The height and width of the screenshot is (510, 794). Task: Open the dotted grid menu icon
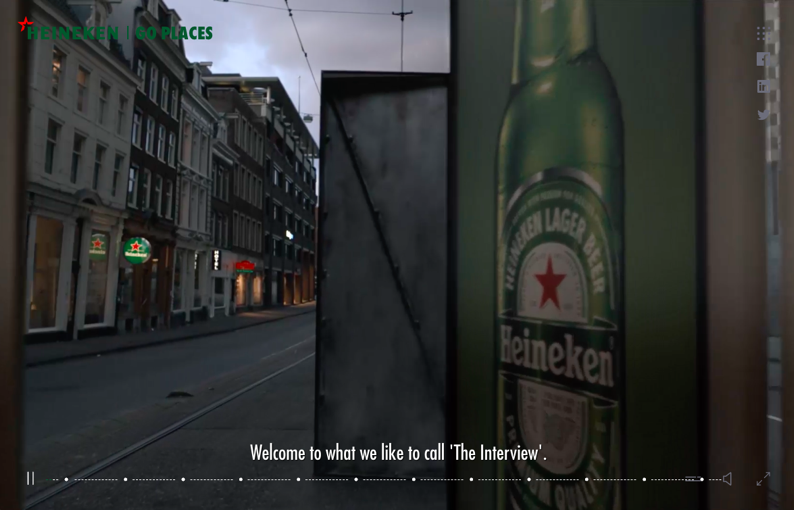763,33
